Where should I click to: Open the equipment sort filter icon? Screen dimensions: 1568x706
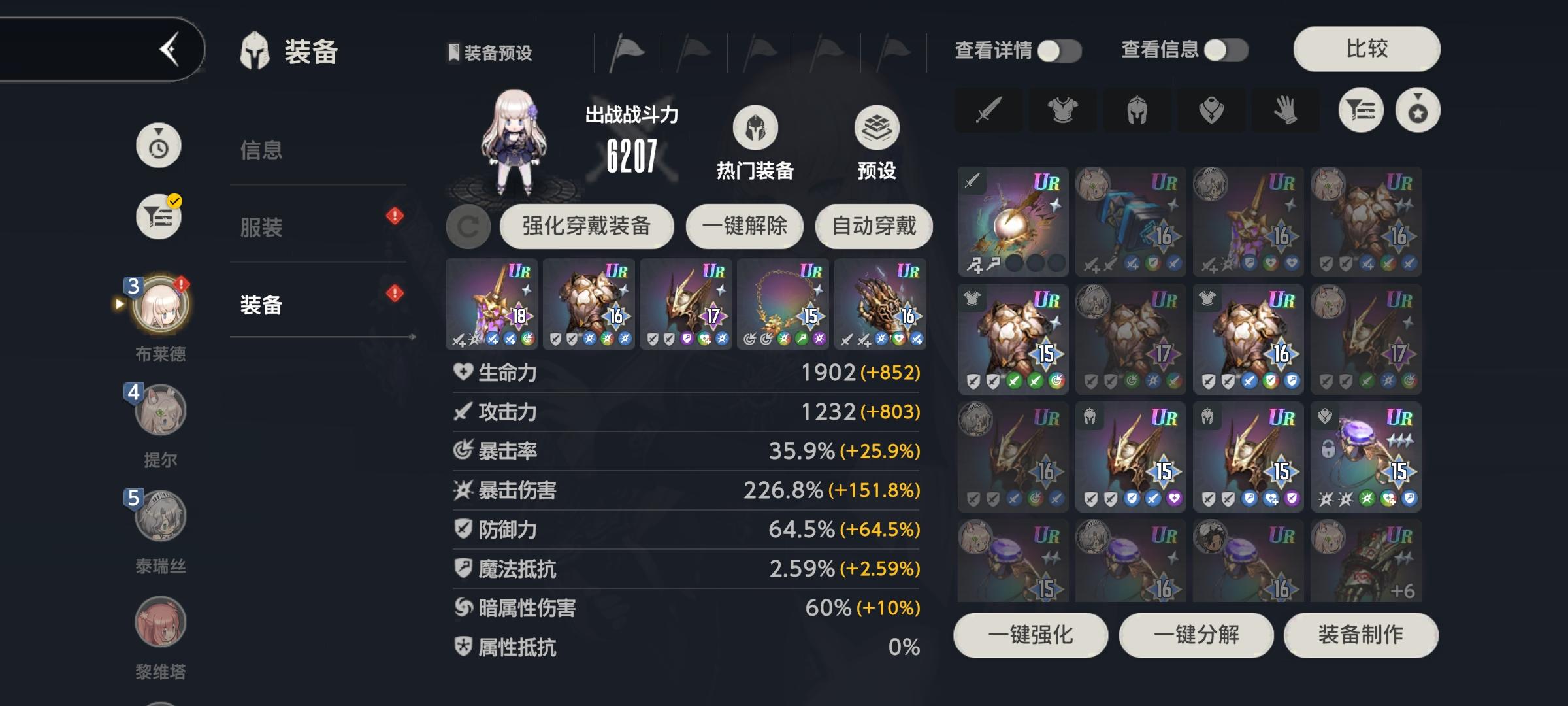1362,110
